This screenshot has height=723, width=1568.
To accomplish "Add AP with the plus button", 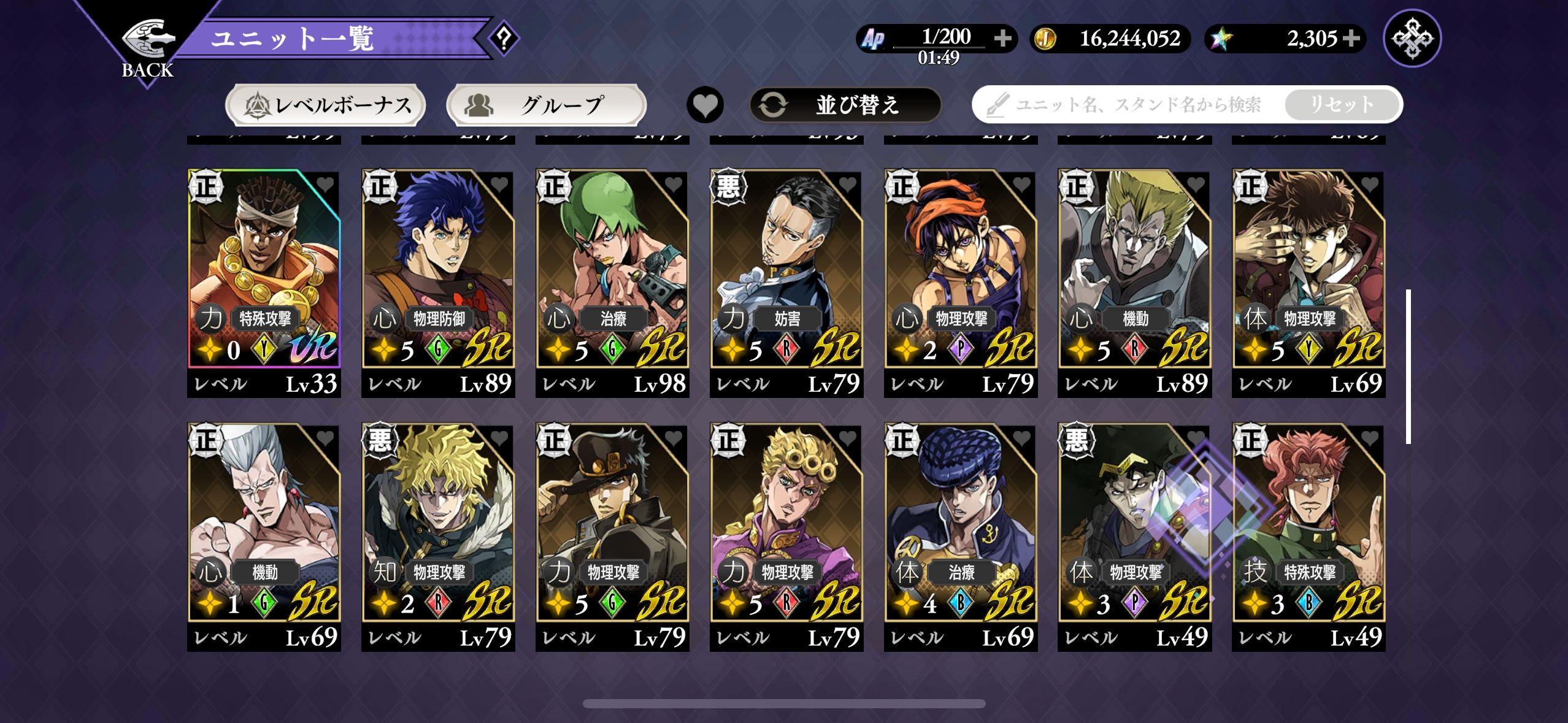I will tap(1003, 39).
